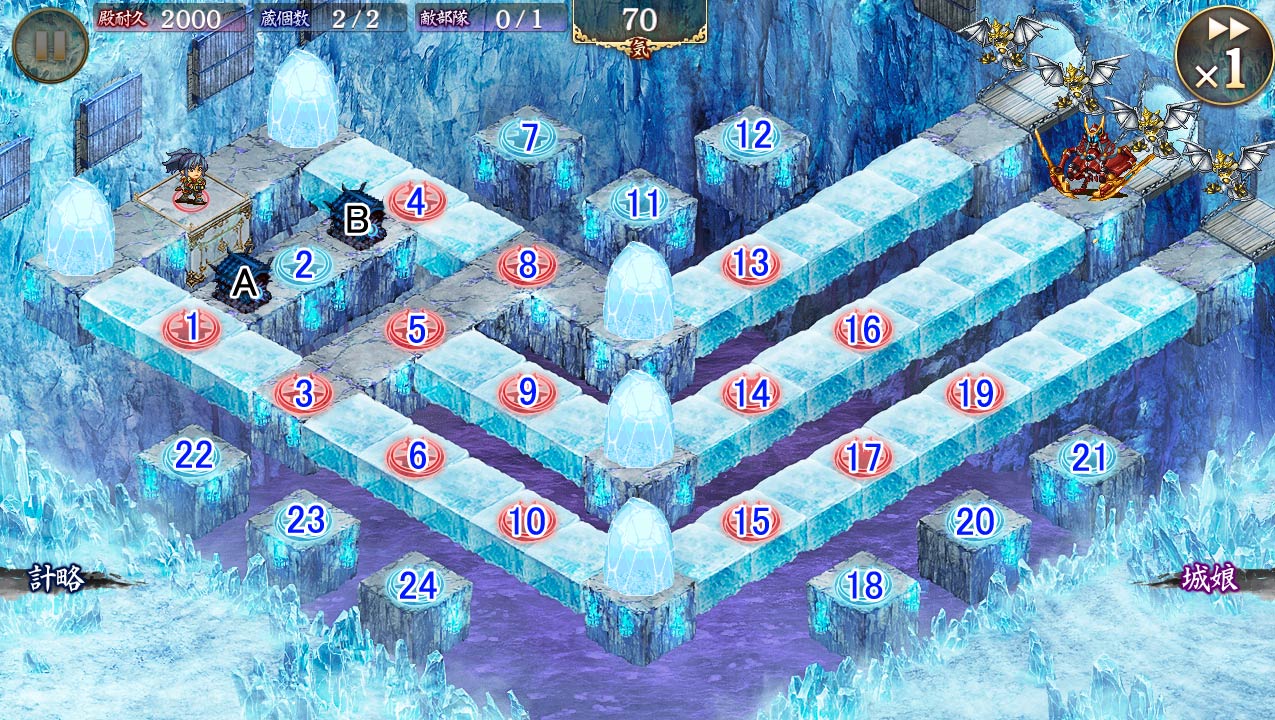
Task: Choose blue deployment tile 12
Action: coord(753,135)
